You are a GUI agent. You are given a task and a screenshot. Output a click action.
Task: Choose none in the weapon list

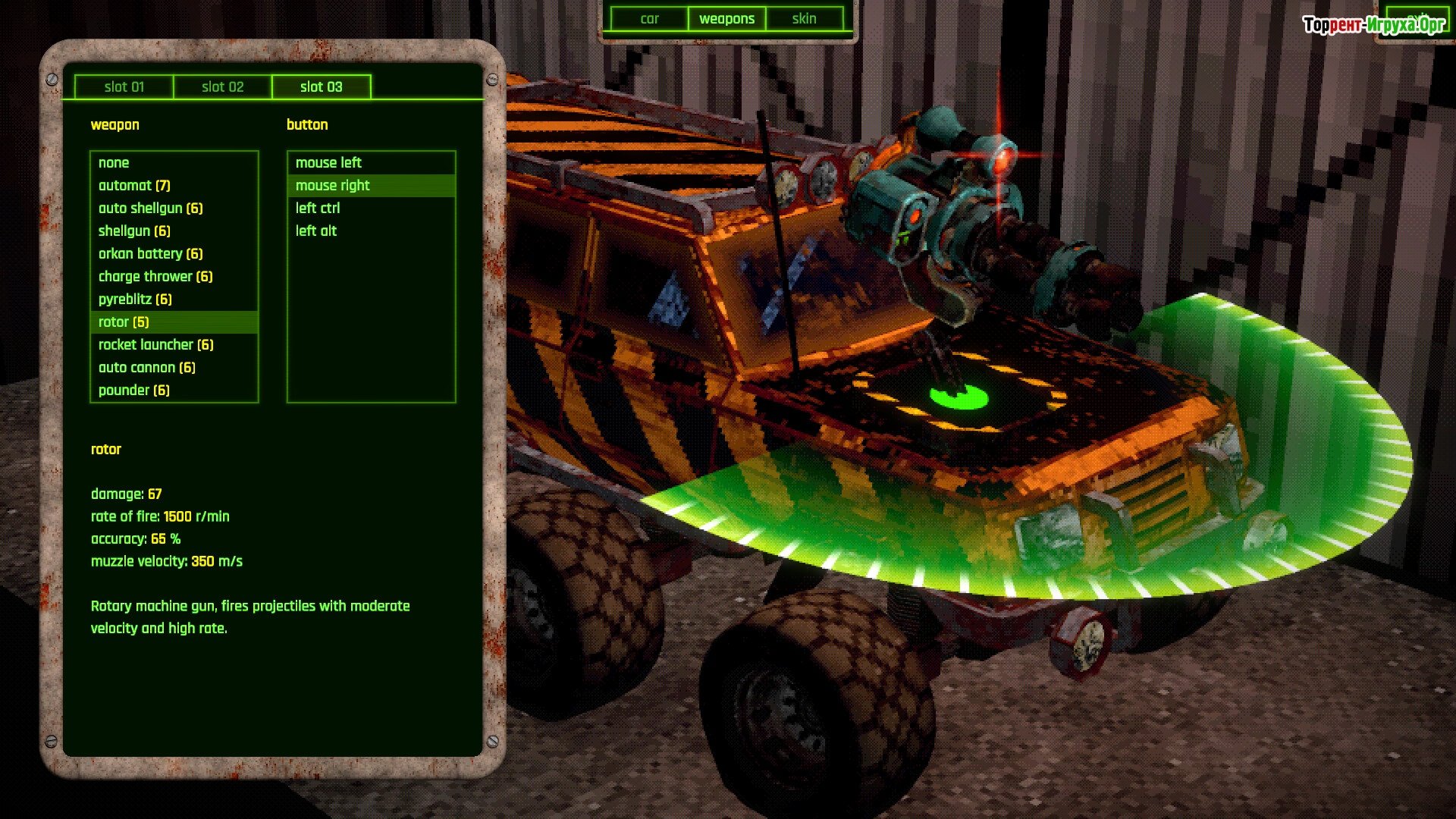click(114, 163)
